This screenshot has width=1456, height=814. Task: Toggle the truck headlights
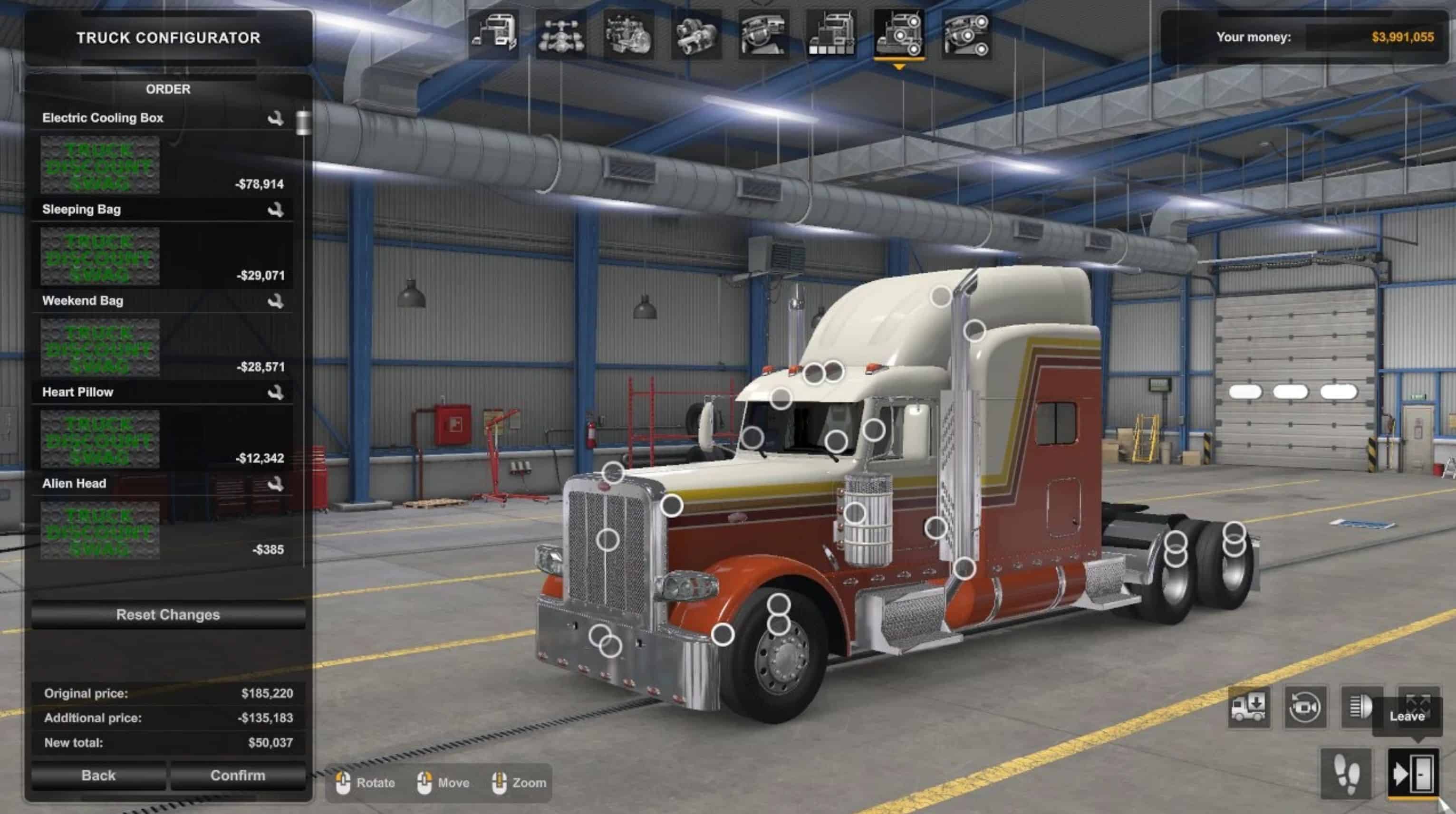pyautogui.click(x=1361, y=707)
